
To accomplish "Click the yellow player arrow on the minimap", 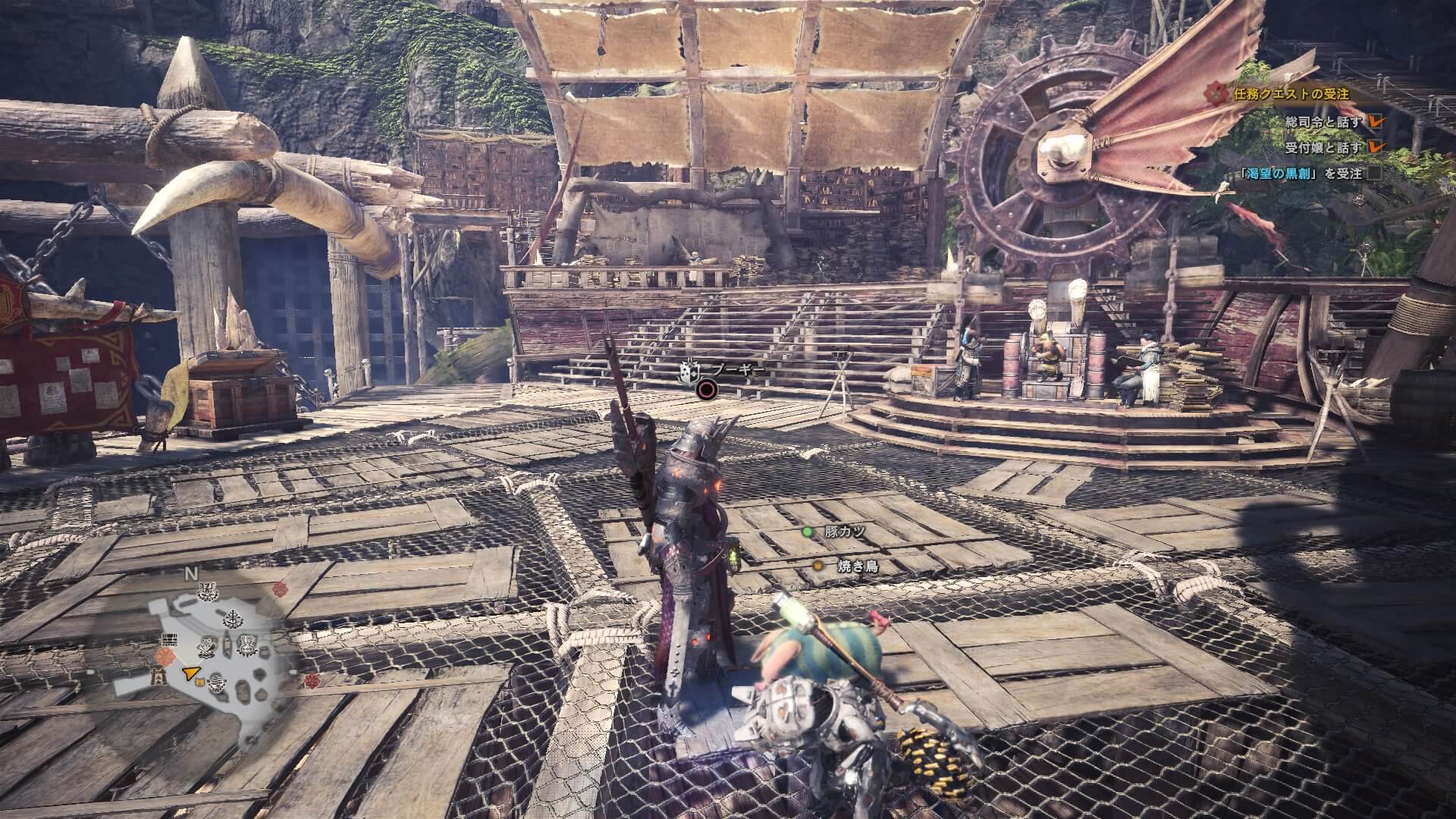I will coord(190,673).
